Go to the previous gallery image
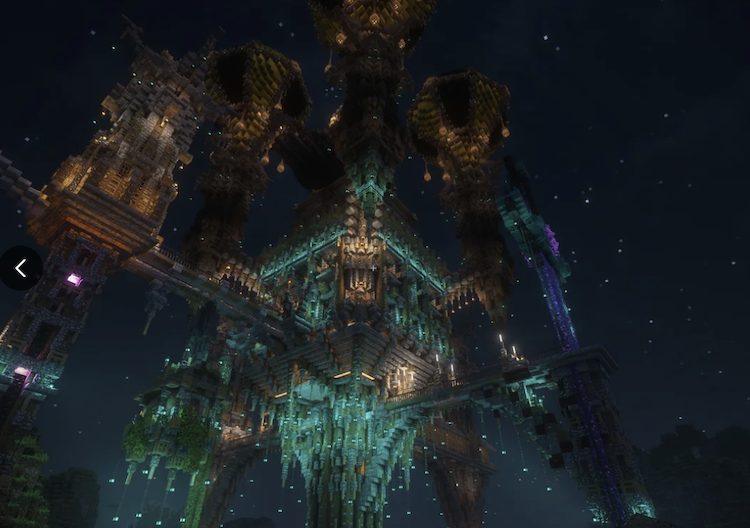Image resolution: width=750 pixels, height=528 pixels. tap(20, 268)
